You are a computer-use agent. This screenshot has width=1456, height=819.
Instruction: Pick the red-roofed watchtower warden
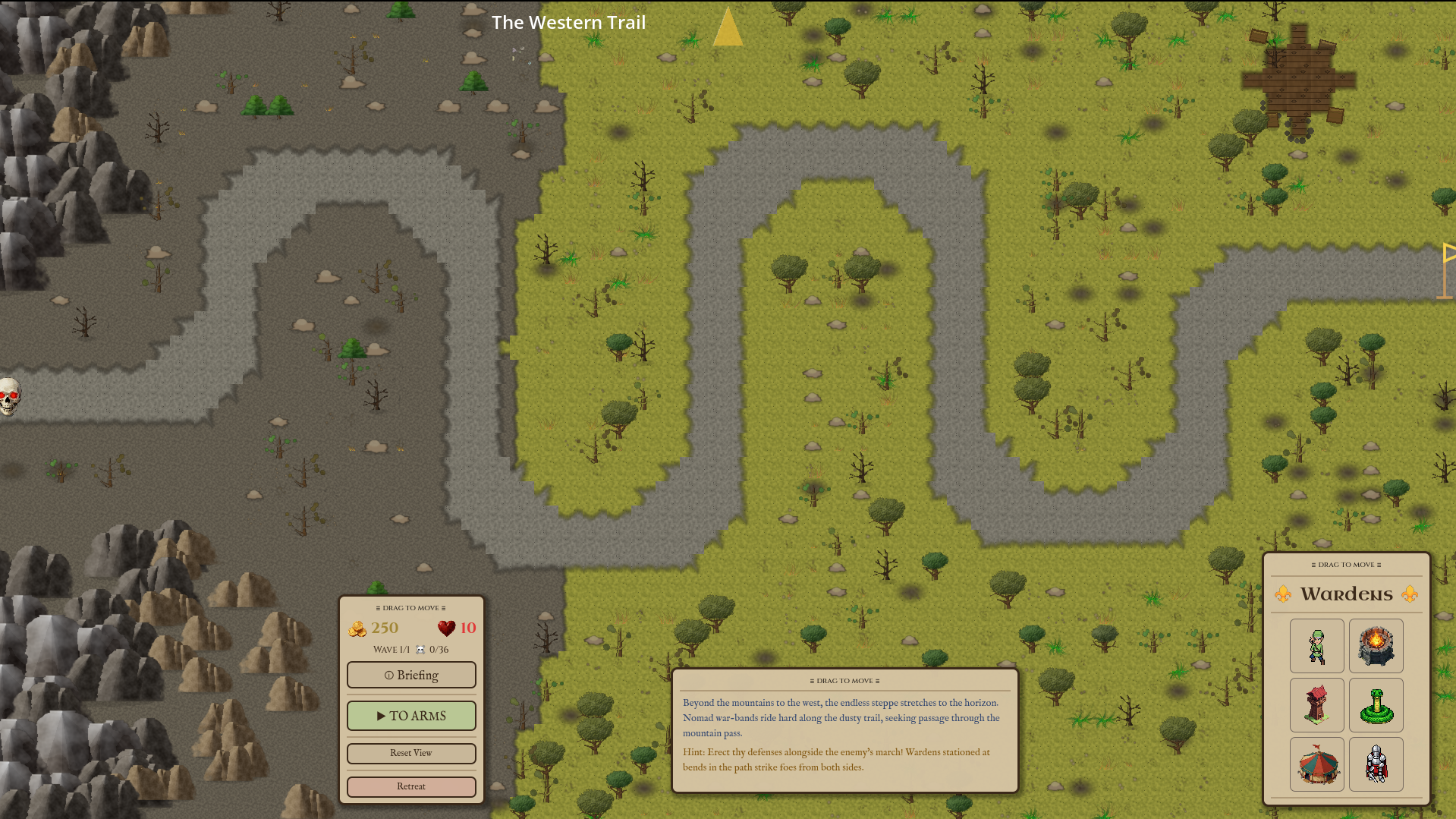coord(1316,705)
